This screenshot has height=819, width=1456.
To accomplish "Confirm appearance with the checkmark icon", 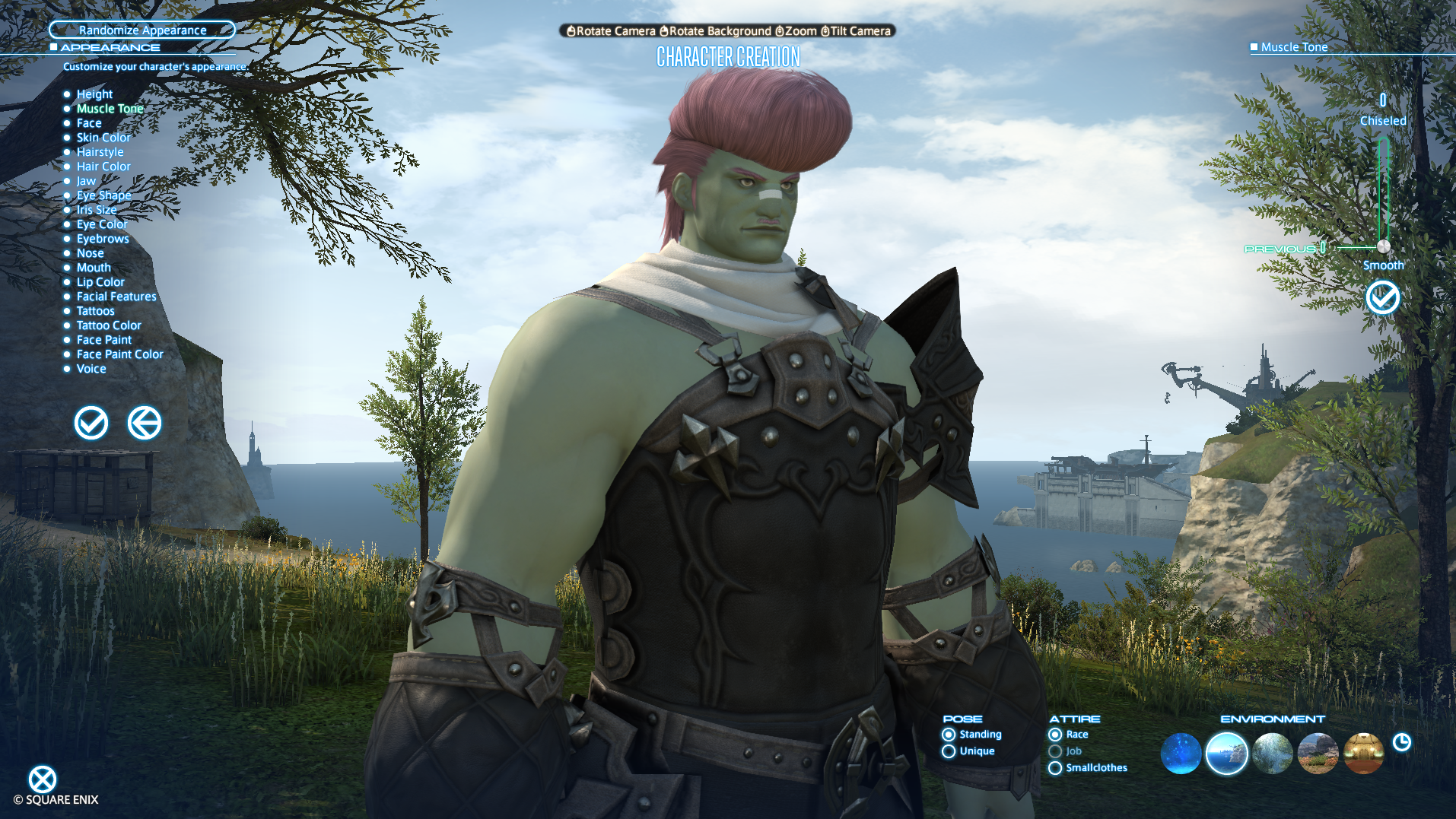I will [x=91, y=424].
